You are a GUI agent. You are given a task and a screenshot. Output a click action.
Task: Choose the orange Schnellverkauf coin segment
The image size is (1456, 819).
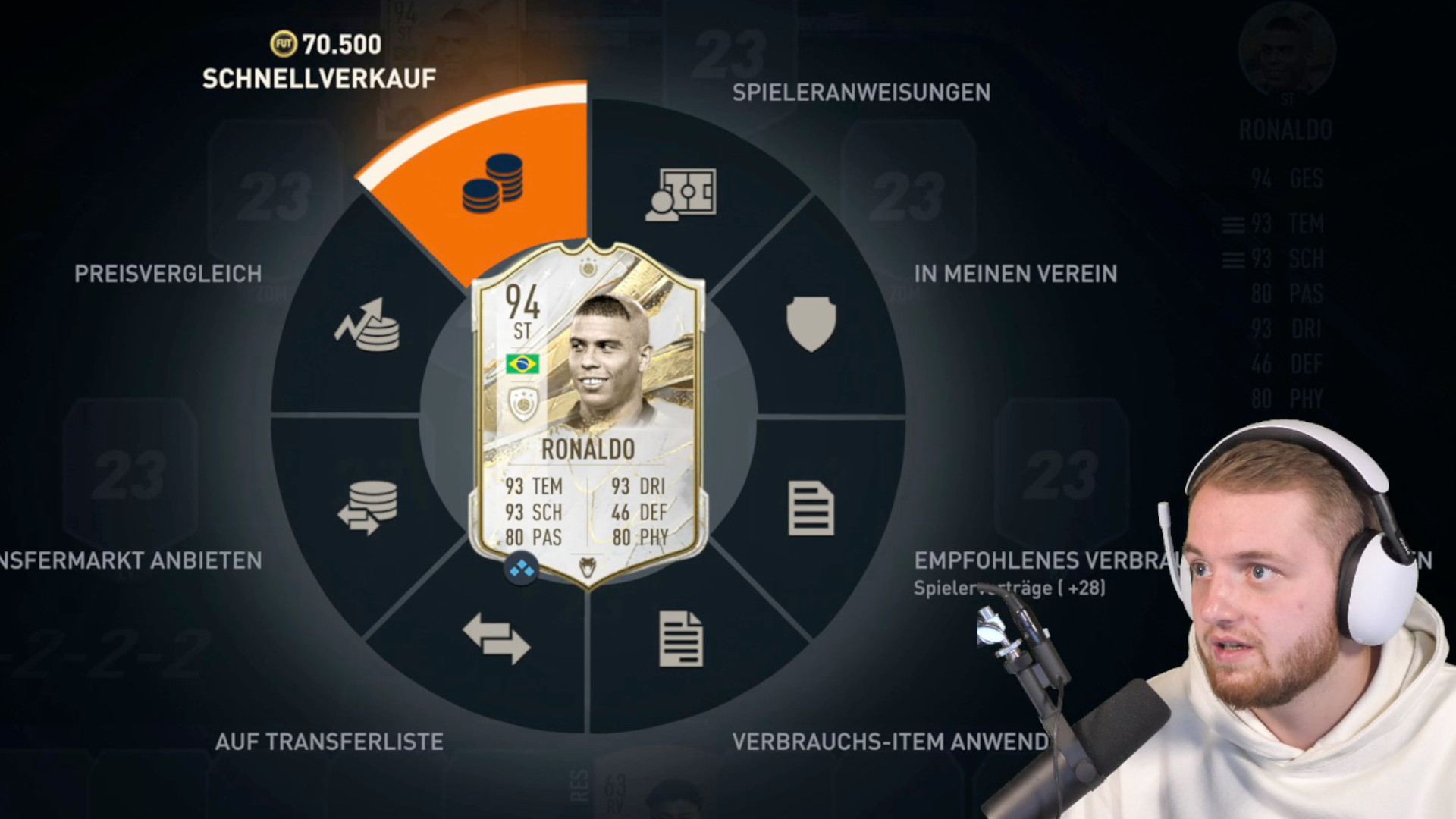pyautogui.click(x=493, y=184)
